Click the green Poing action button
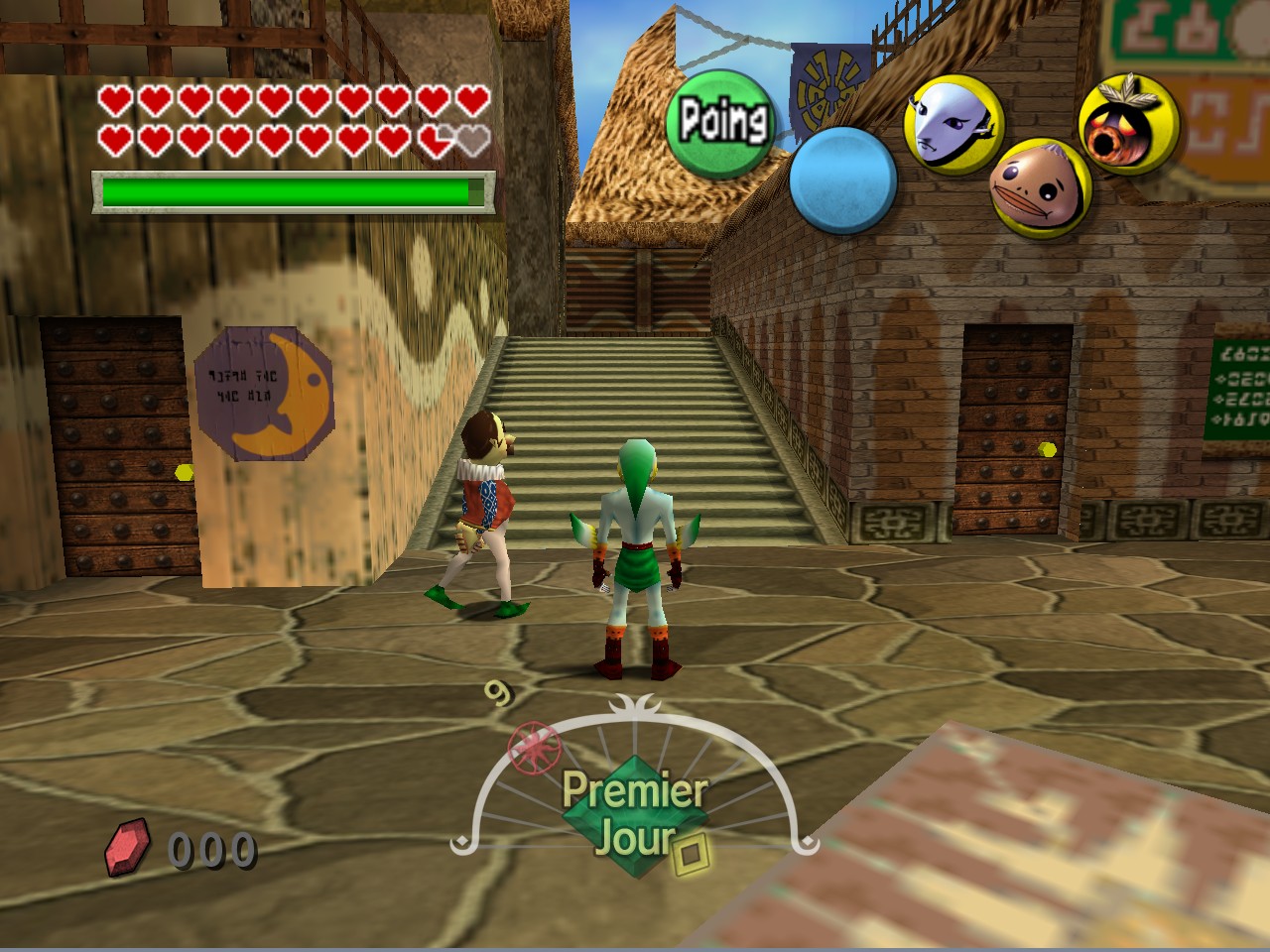 click(x=721, y=123)
